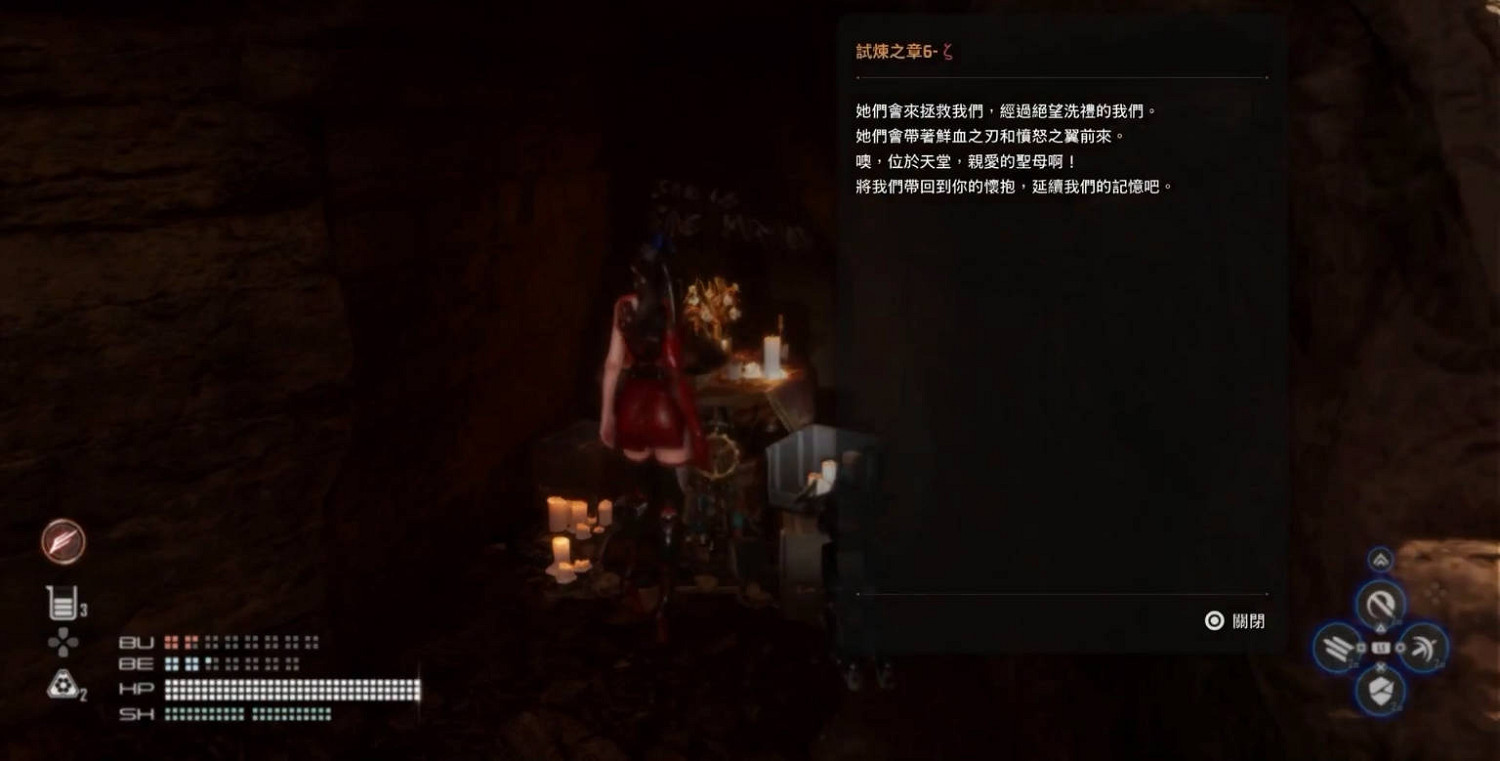Click the grenade item icon showing 2
The height and width of the screenshot is (761, 1500).
coord(63,684)
